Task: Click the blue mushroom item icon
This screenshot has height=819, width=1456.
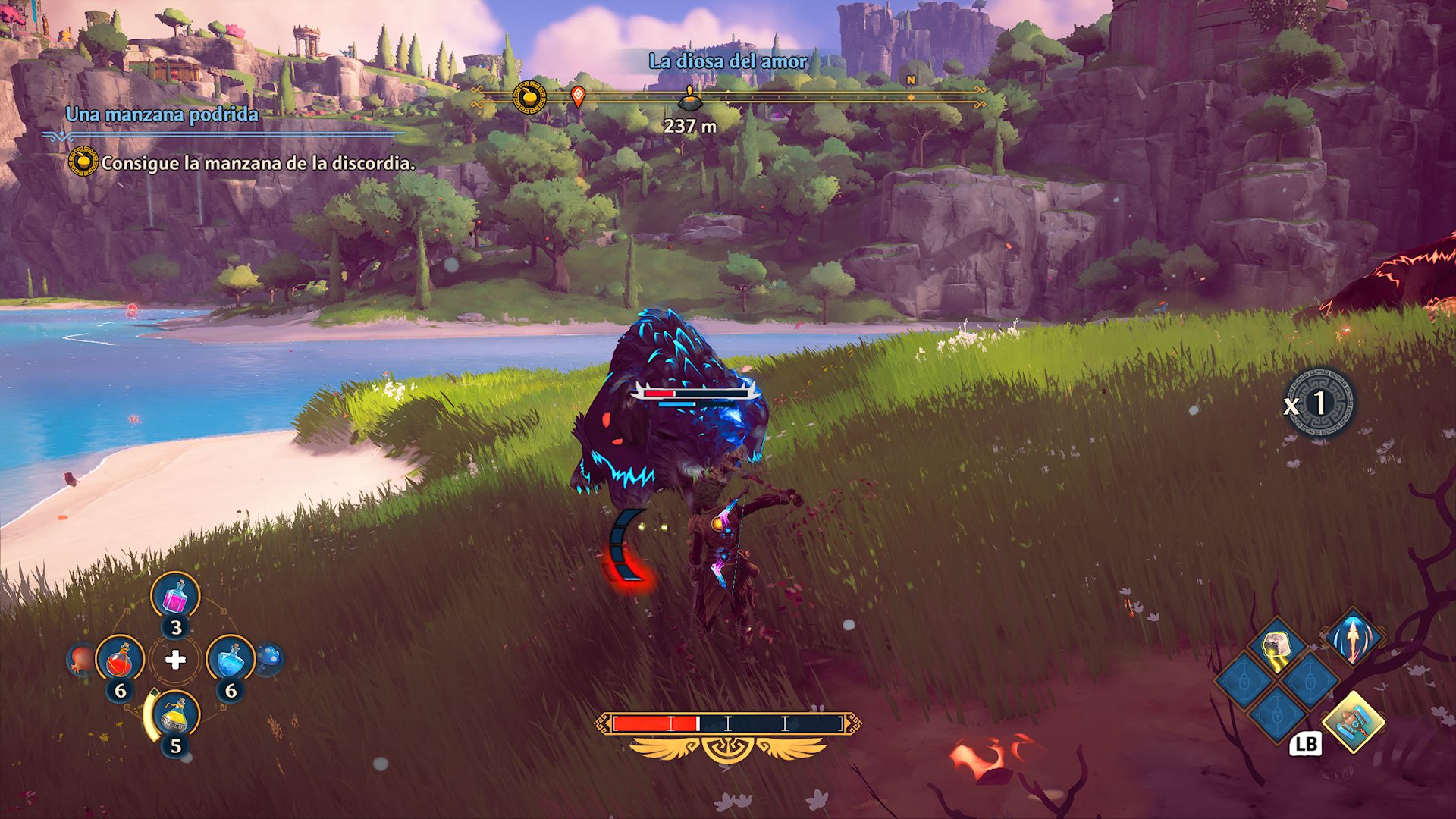Action: click(269, 658)
